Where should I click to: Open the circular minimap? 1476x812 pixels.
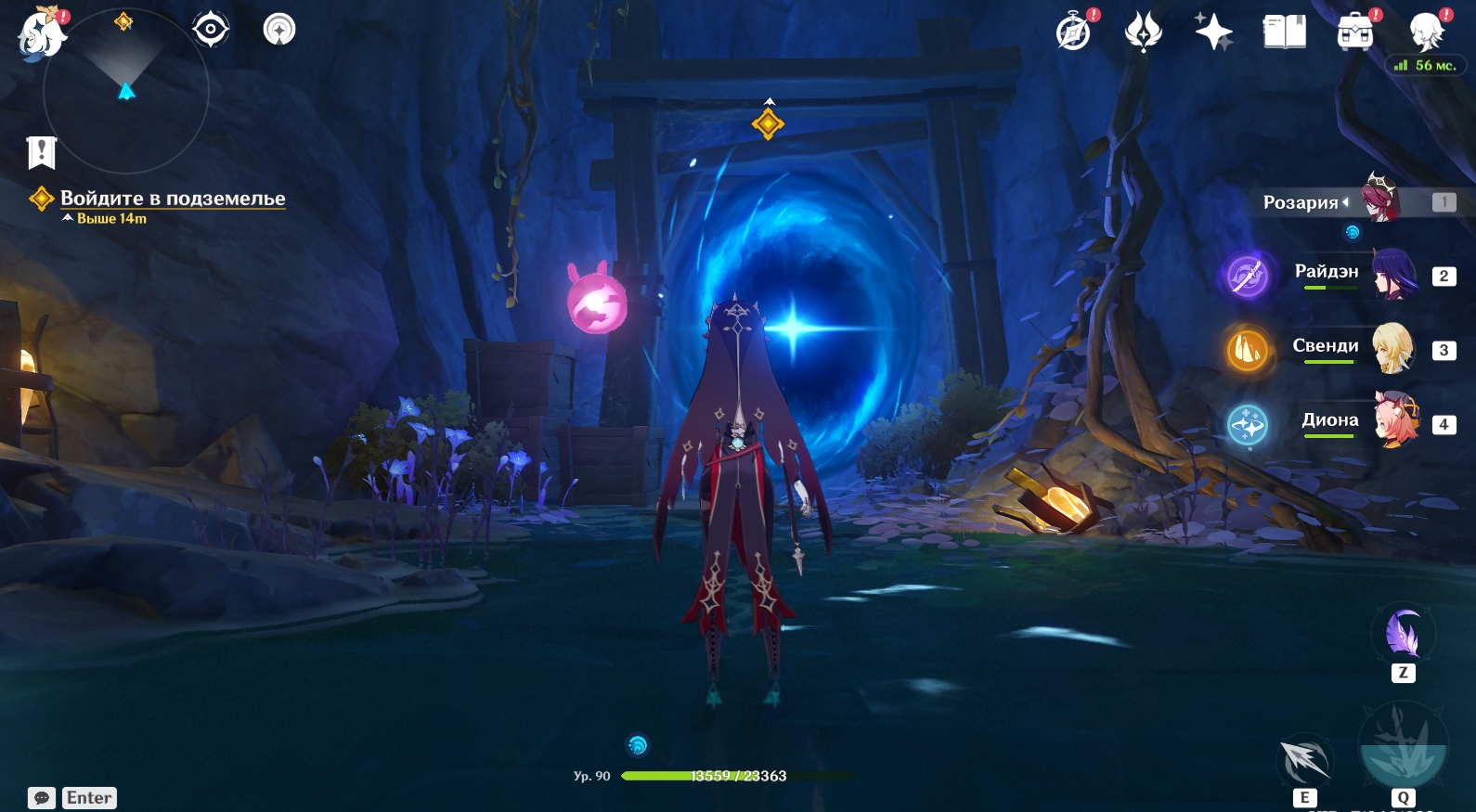126,91
